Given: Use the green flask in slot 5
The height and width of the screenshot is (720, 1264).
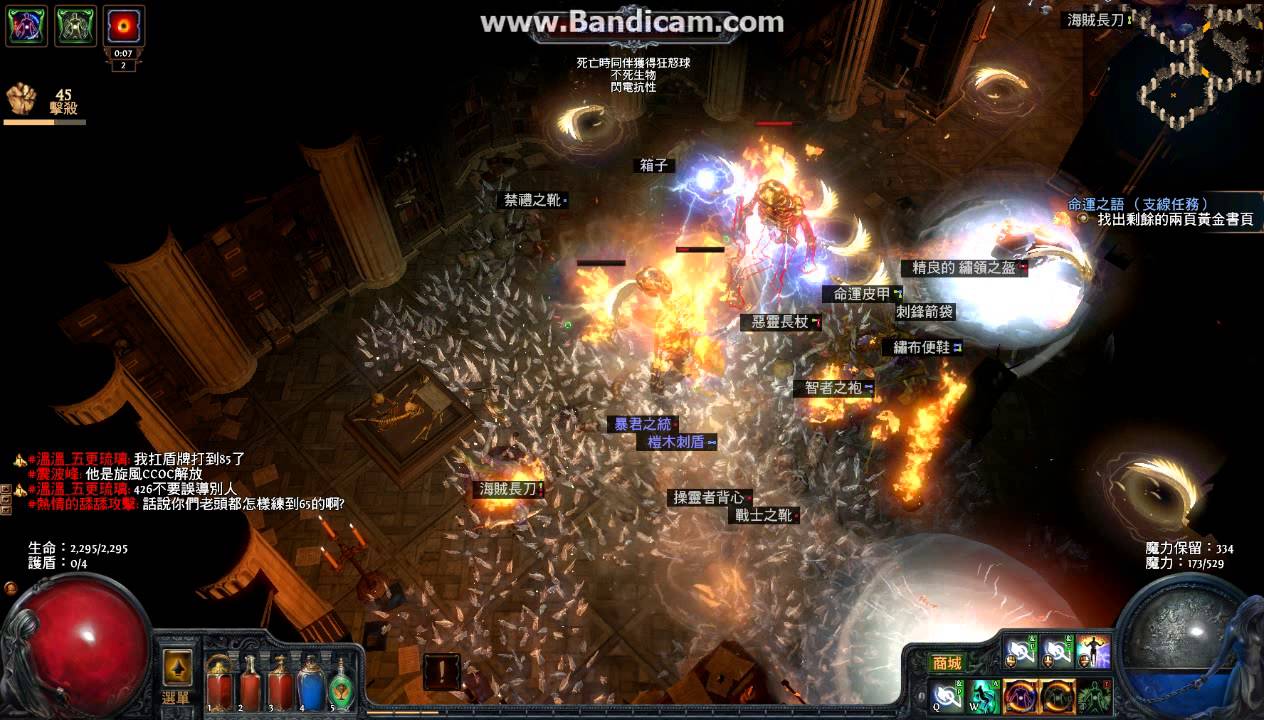Looking at the screenshot, I should coord(341,684).
